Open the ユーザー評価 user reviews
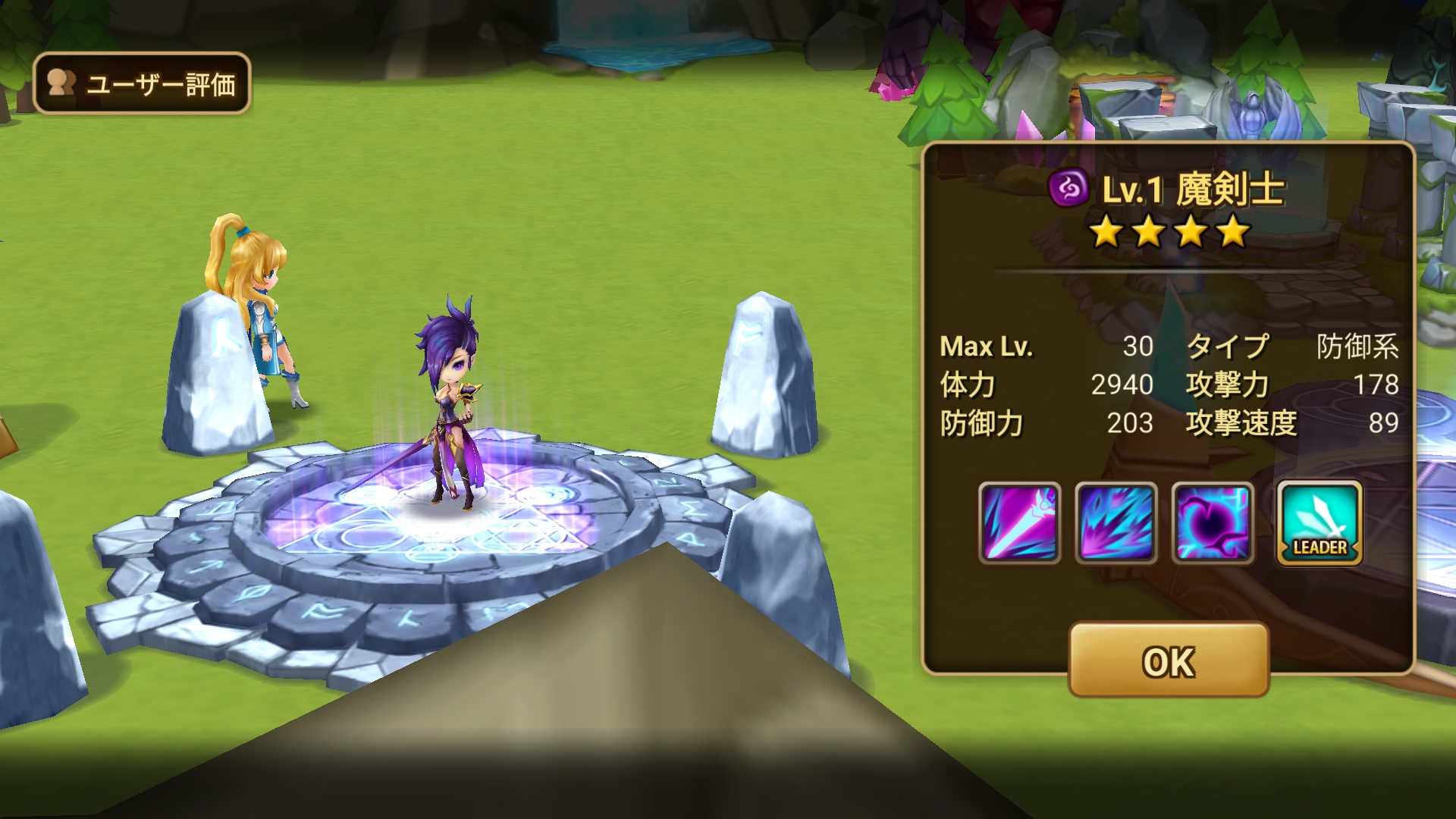The width and height of the screenshot is (1456, 819). 142,83
